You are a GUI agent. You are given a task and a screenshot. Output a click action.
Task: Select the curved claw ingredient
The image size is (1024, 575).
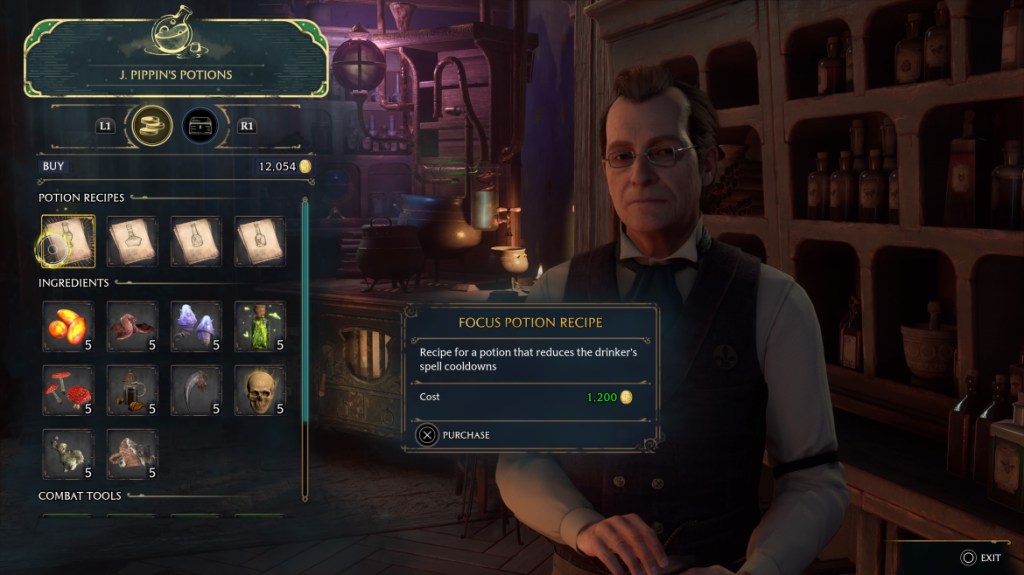(x=196, y=390)
